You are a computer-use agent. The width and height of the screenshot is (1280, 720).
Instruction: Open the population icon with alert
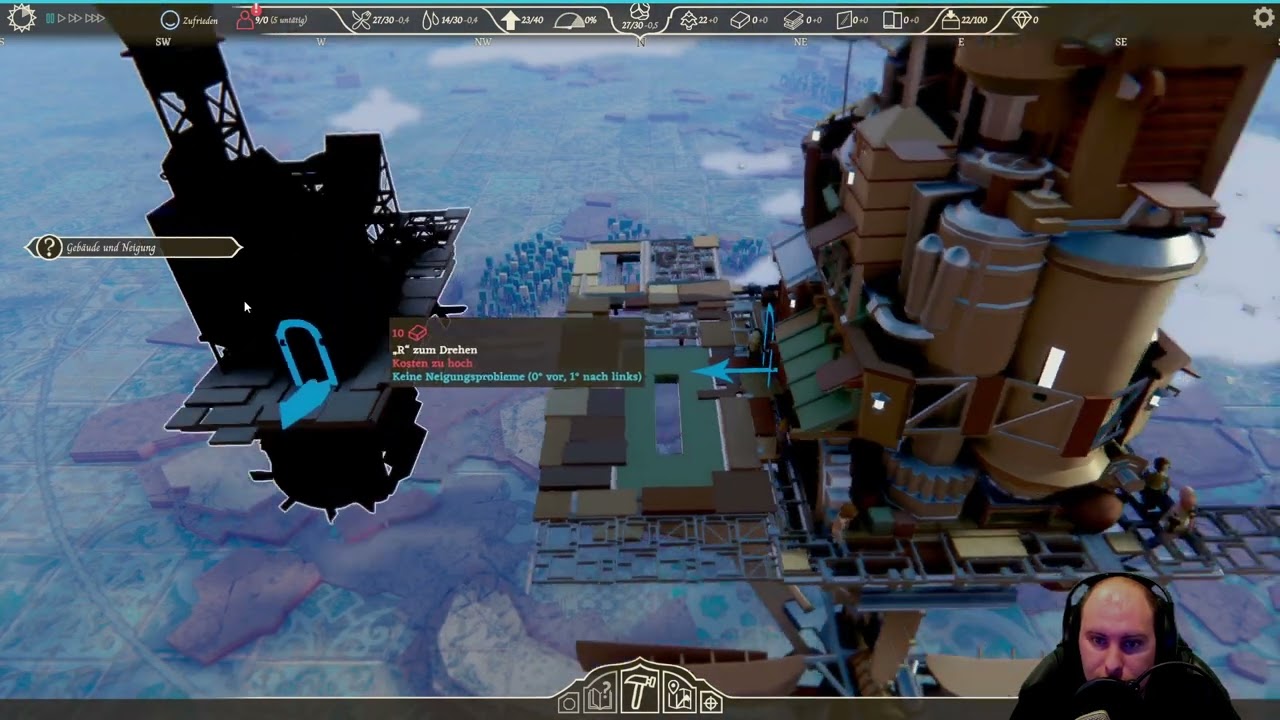pyautogui.click(x=245, y=19)
